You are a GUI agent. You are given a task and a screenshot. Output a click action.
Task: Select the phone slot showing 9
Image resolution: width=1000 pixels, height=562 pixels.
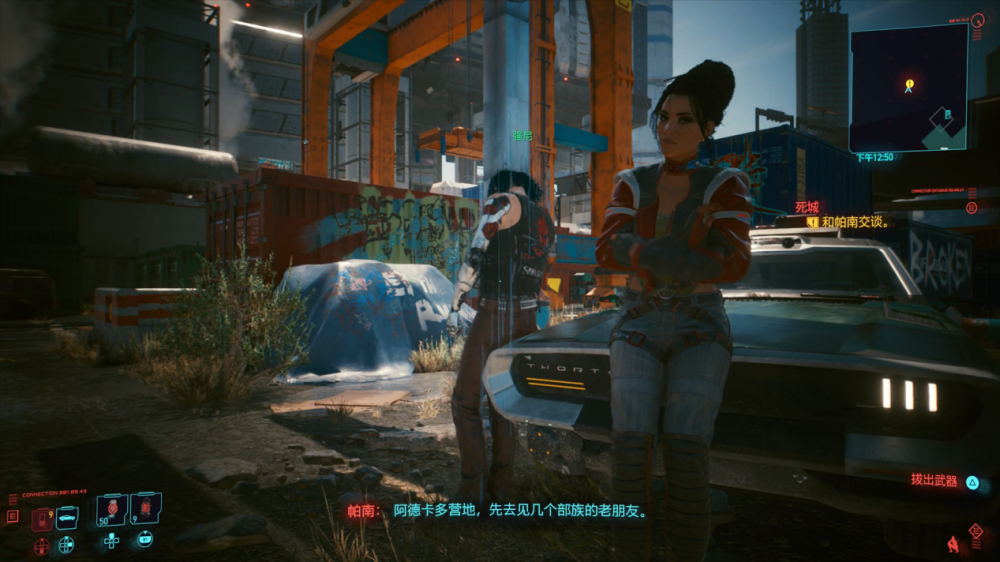click(42, 518)
